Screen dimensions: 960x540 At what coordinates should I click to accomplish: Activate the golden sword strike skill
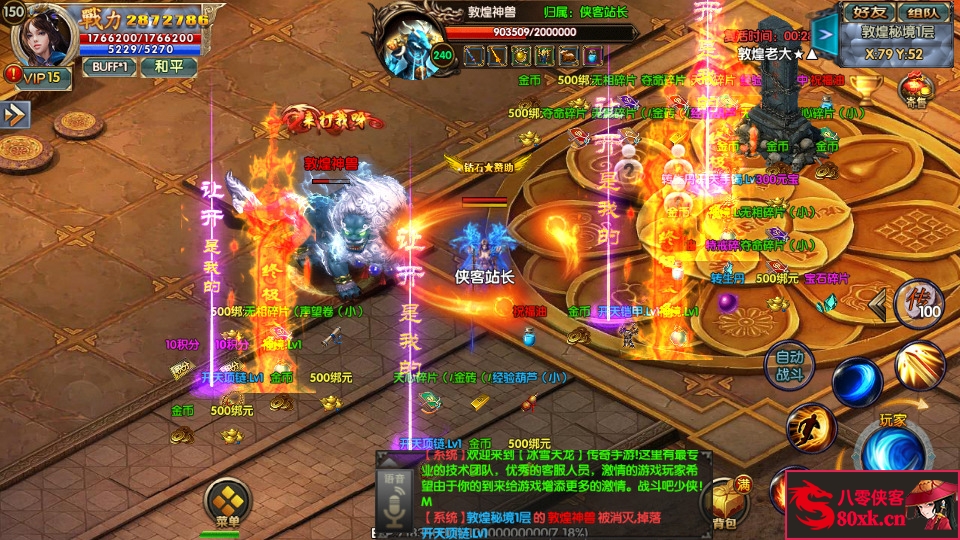tap(919, 365)
